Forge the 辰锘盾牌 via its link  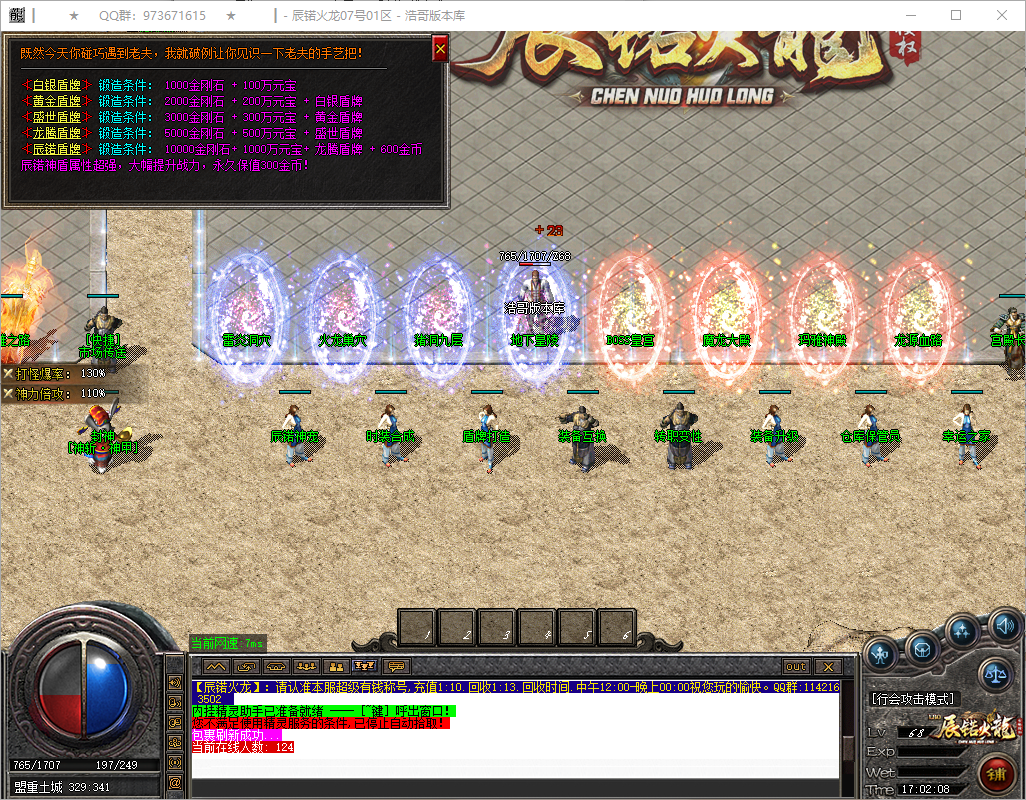click(x=57, y=149)
